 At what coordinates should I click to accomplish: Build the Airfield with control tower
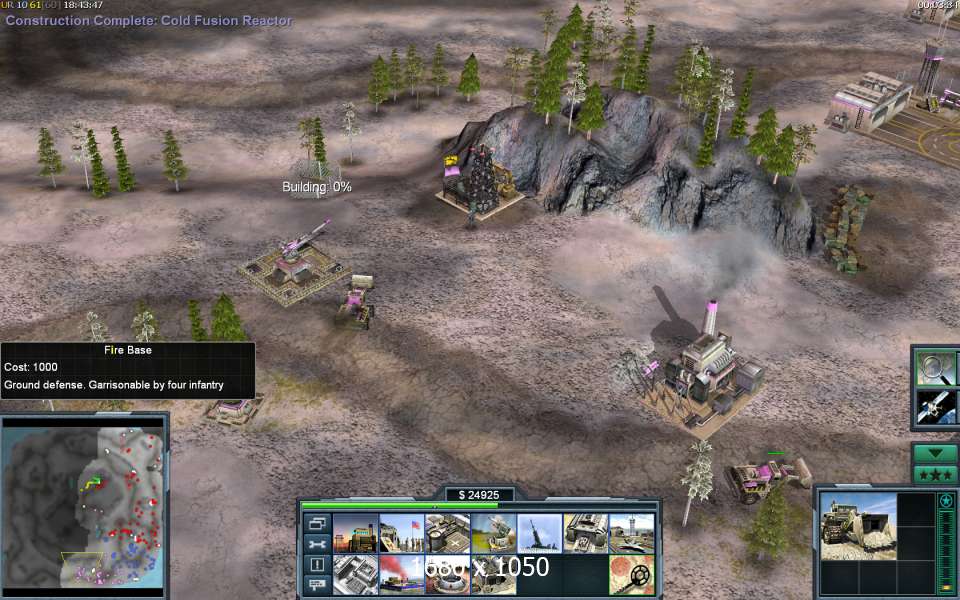click(631, 533)
